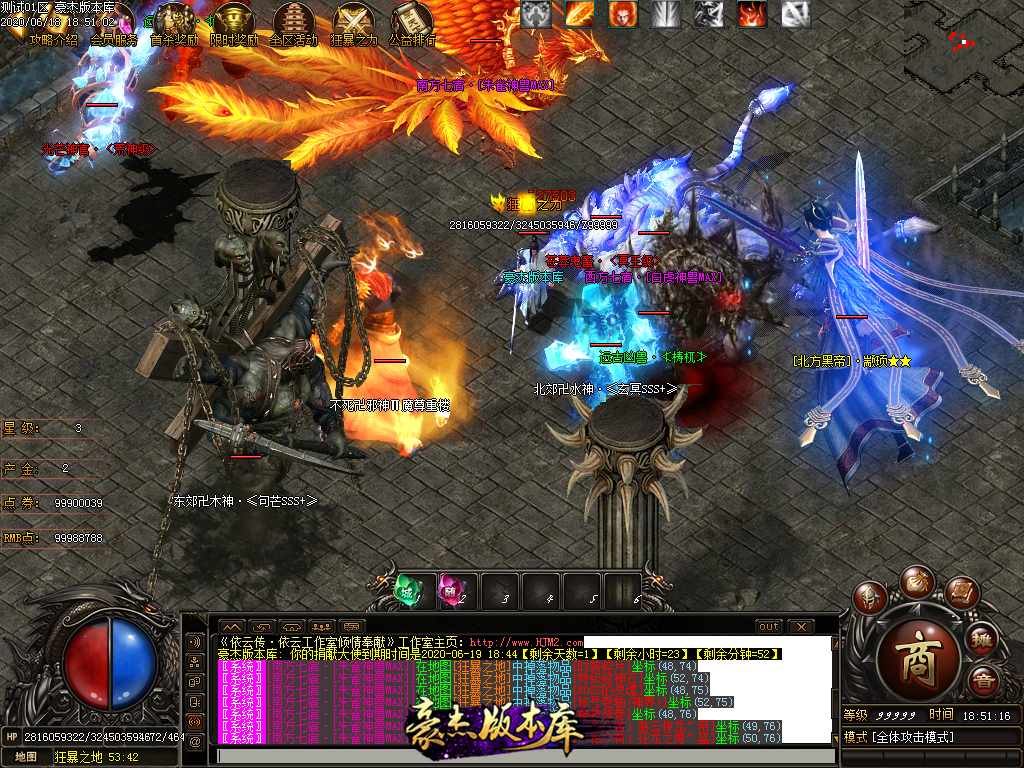Close the chat panel with X

click(801, 627)
